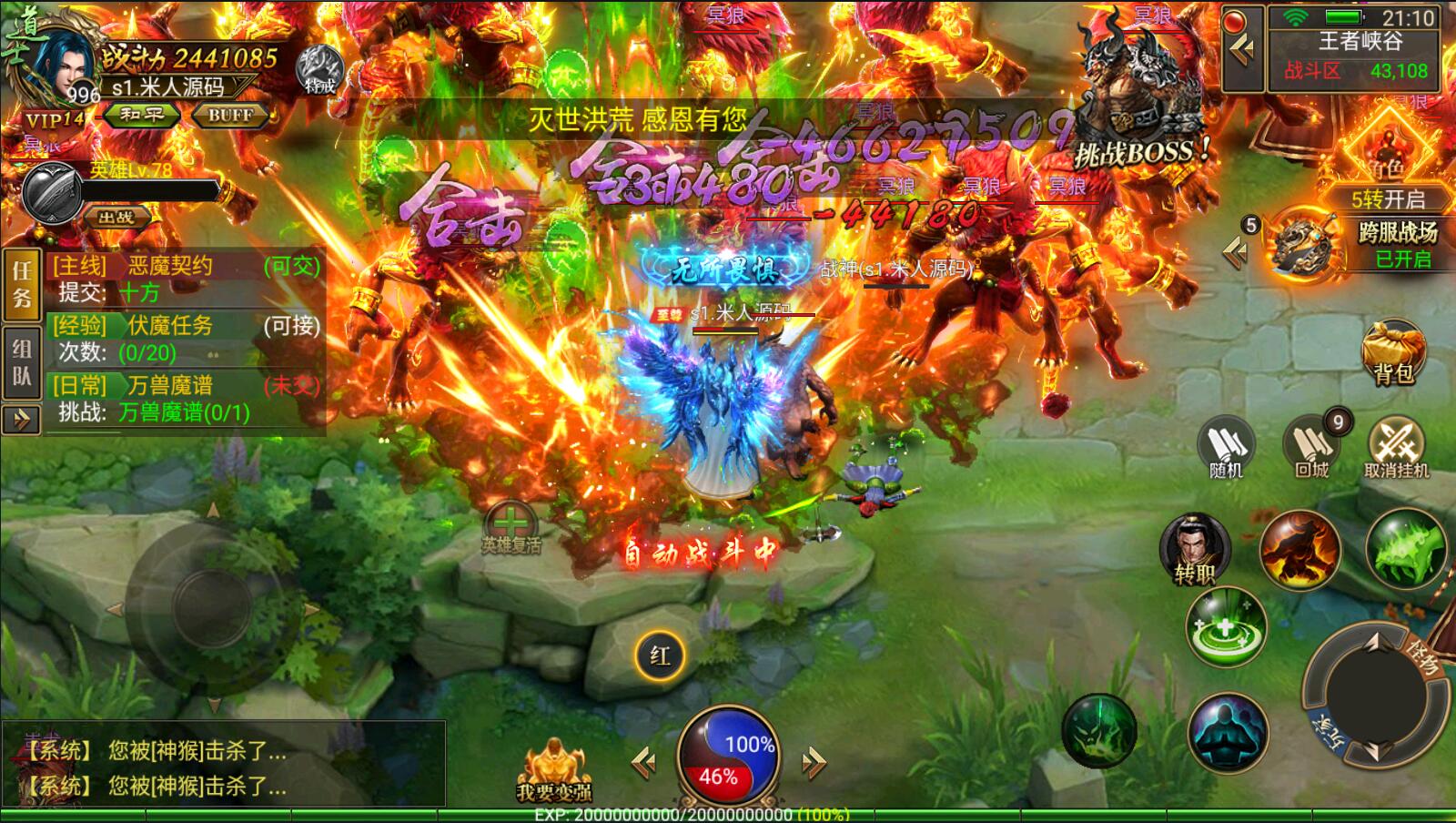Use the 回城 return-to-town scroll
The height and width of the screenshot is (823, 1456).
point(1311,447)
